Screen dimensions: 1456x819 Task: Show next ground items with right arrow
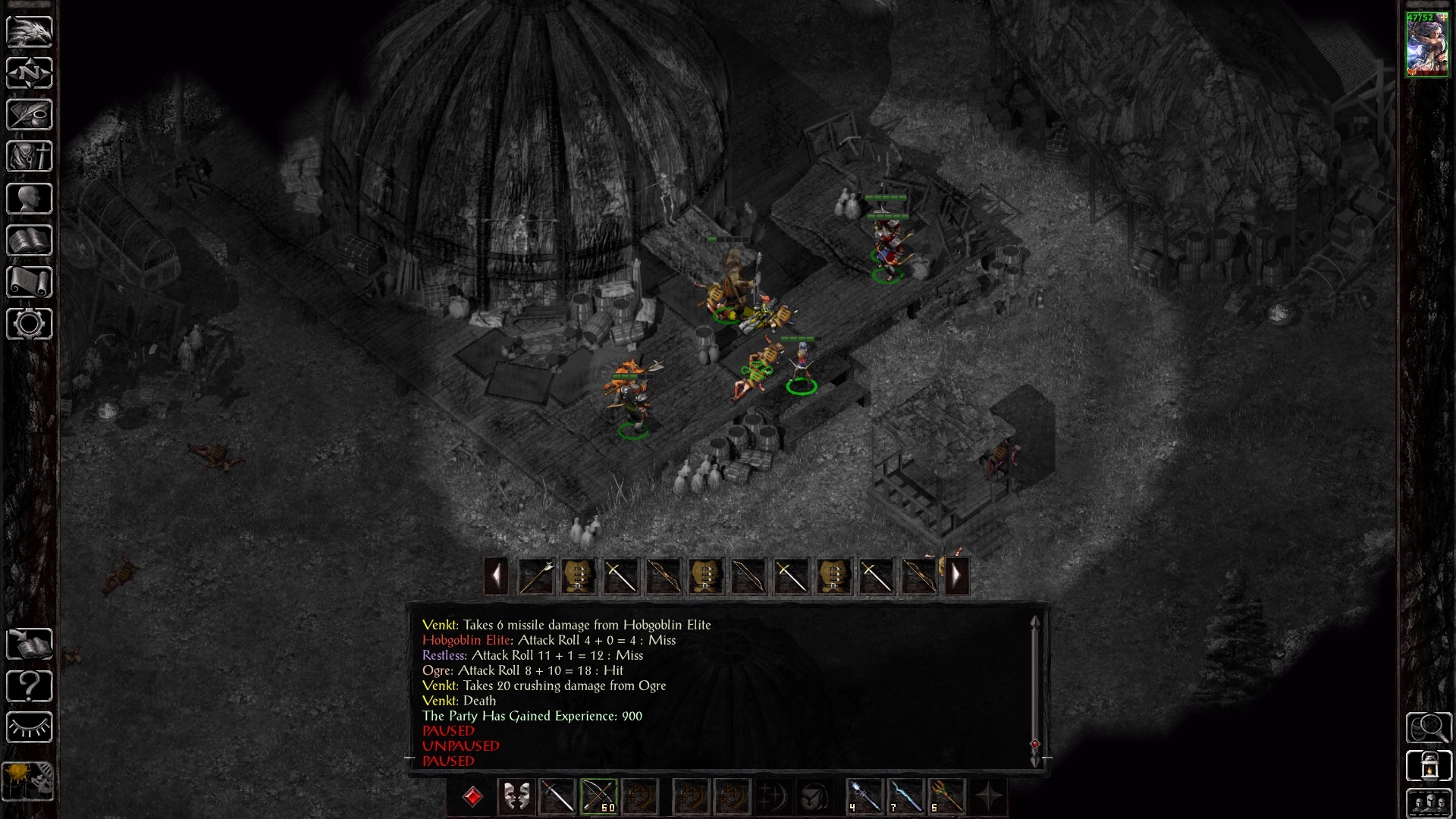957,576
